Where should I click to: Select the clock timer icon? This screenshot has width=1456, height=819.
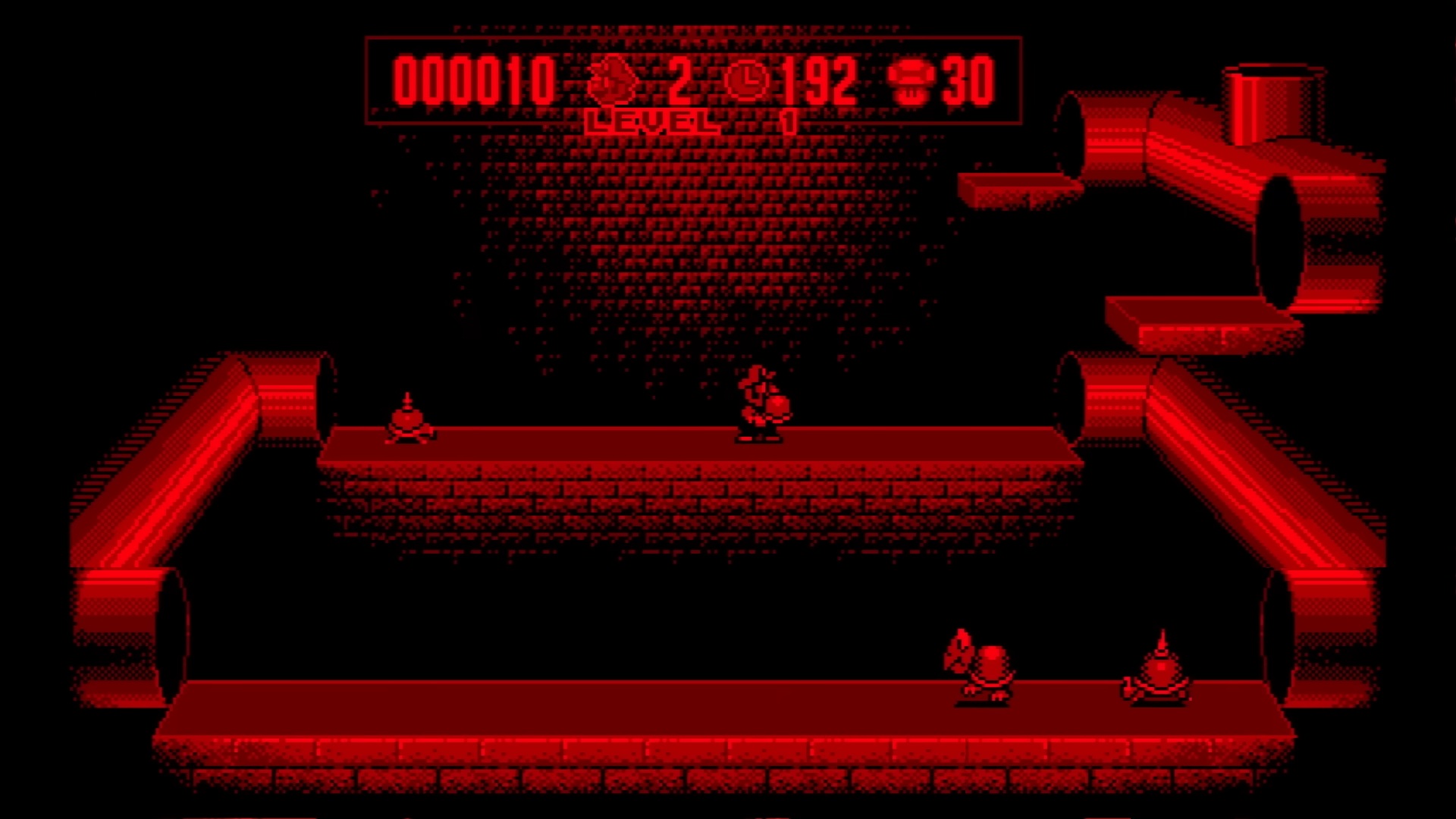pos(748,80)
